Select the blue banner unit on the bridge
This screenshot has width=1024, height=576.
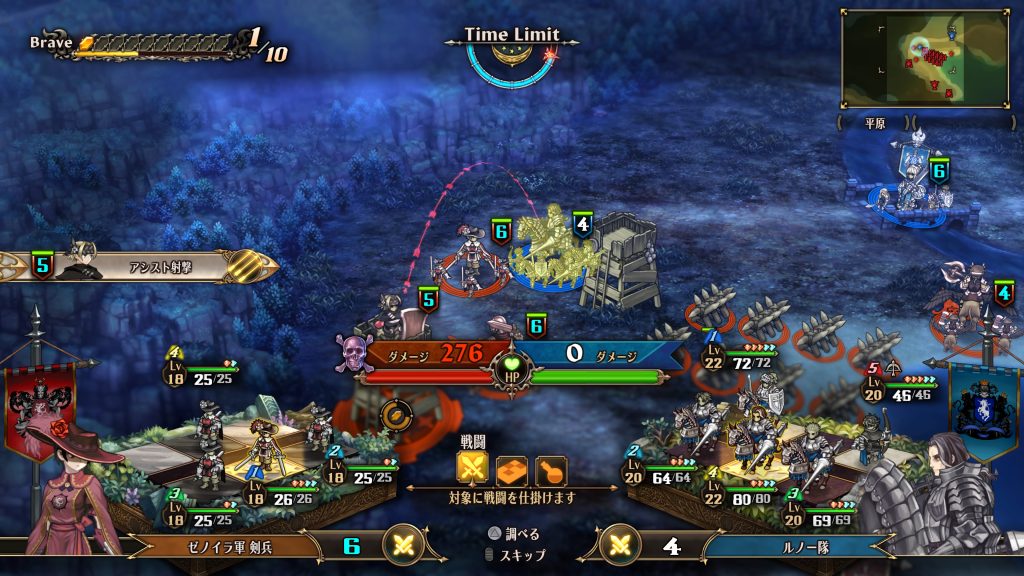click(x=912, y=185)
